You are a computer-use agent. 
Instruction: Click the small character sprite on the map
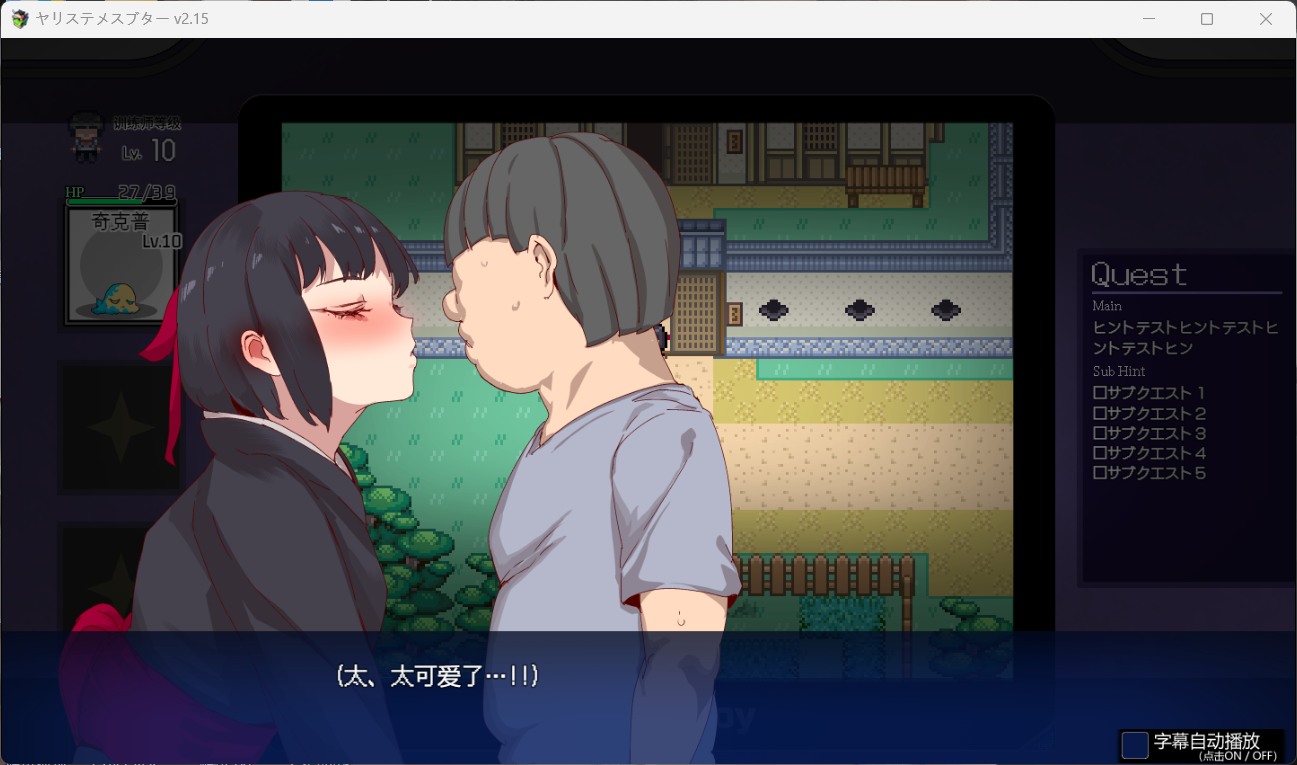pyautogui.click(x=662, y=335)
